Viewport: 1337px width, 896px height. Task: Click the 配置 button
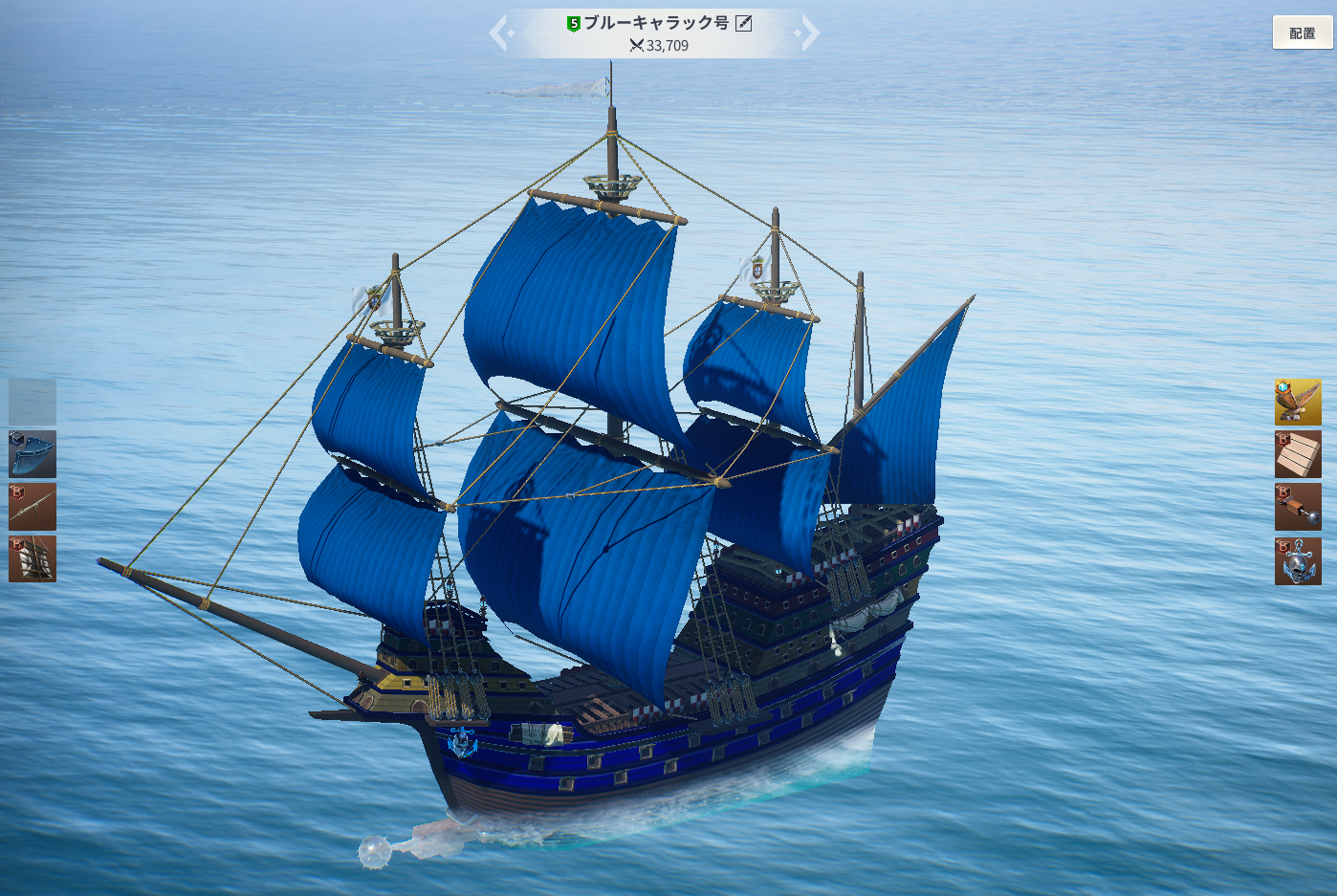pos(1302,33)
